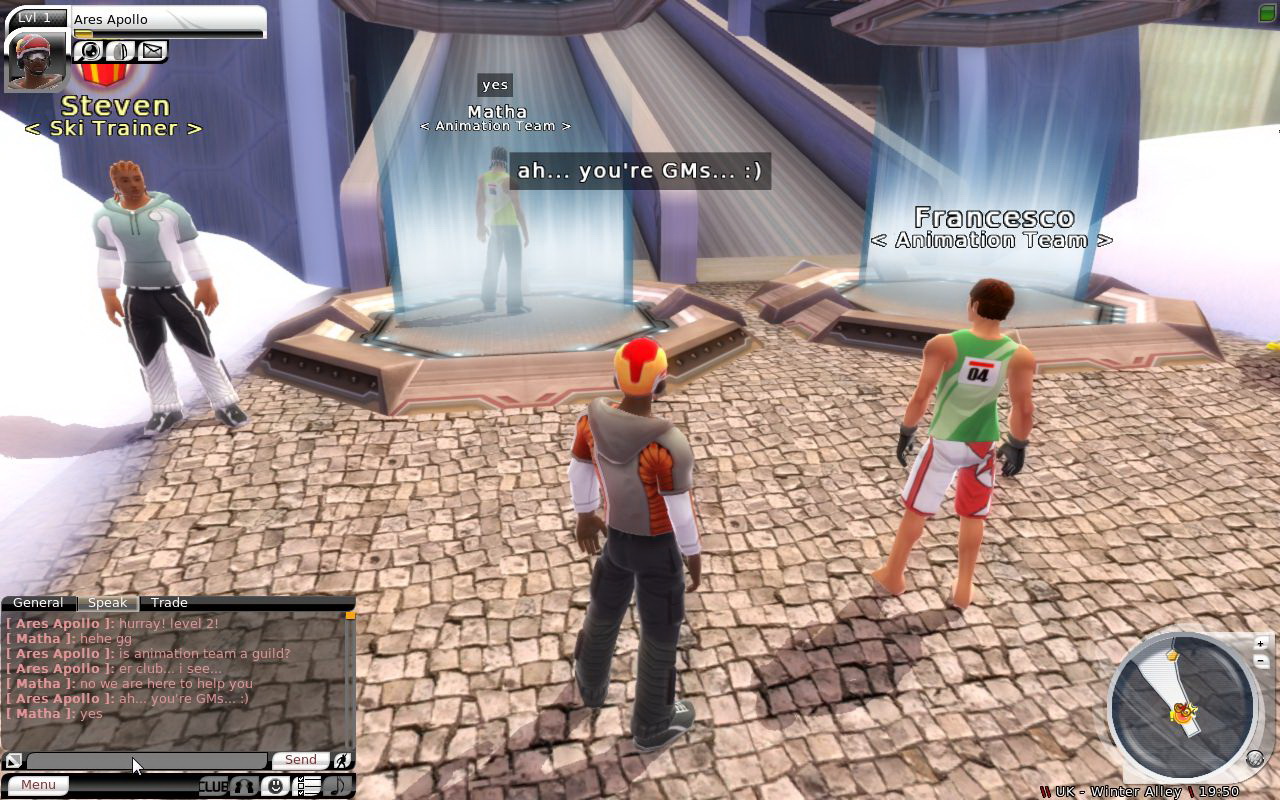1280x800 pixels.
Task: Open the friends list icon
Action: pyautogui.click(x=244, y=786)
